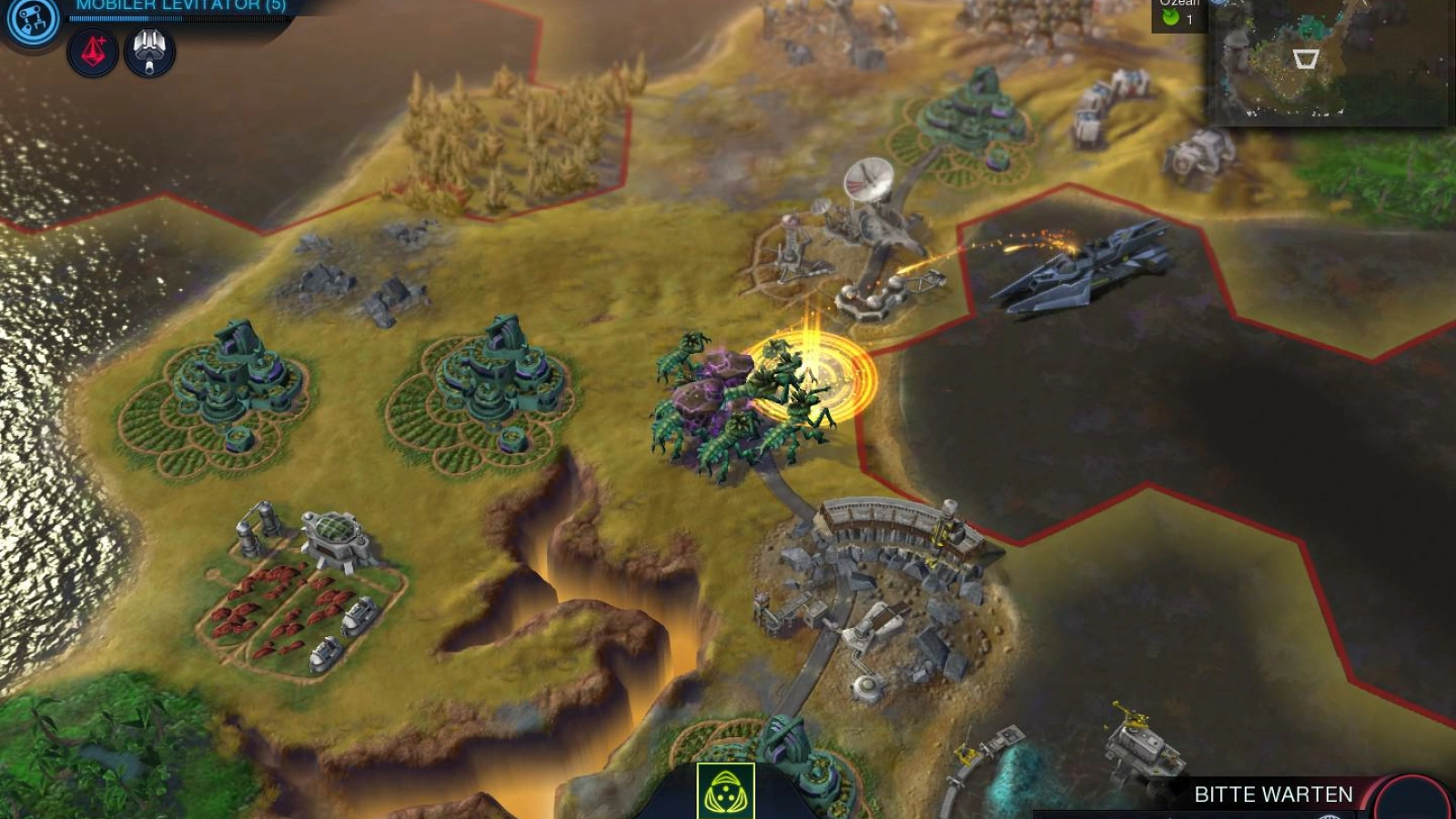Select the red crystal promotion icon
Screen dimensions: 1456x819
pos(93,53)
